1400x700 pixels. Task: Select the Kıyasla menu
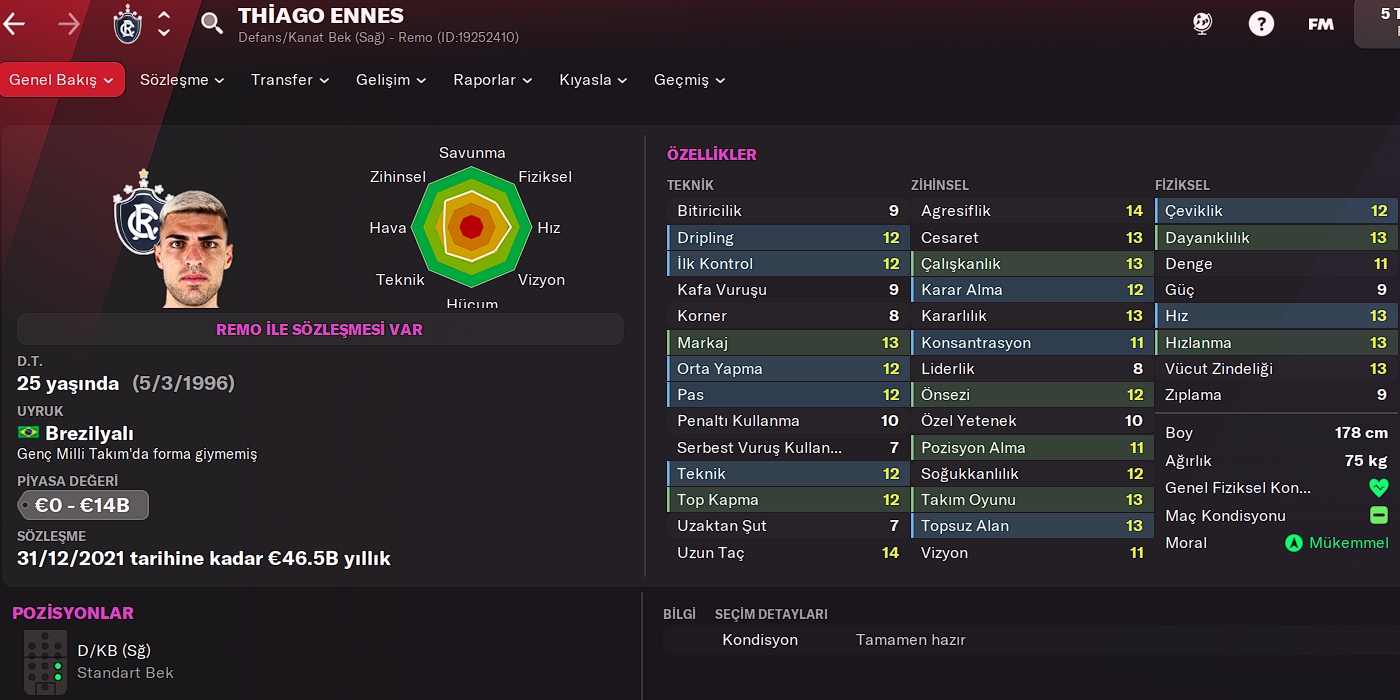(x=592, y=80)
